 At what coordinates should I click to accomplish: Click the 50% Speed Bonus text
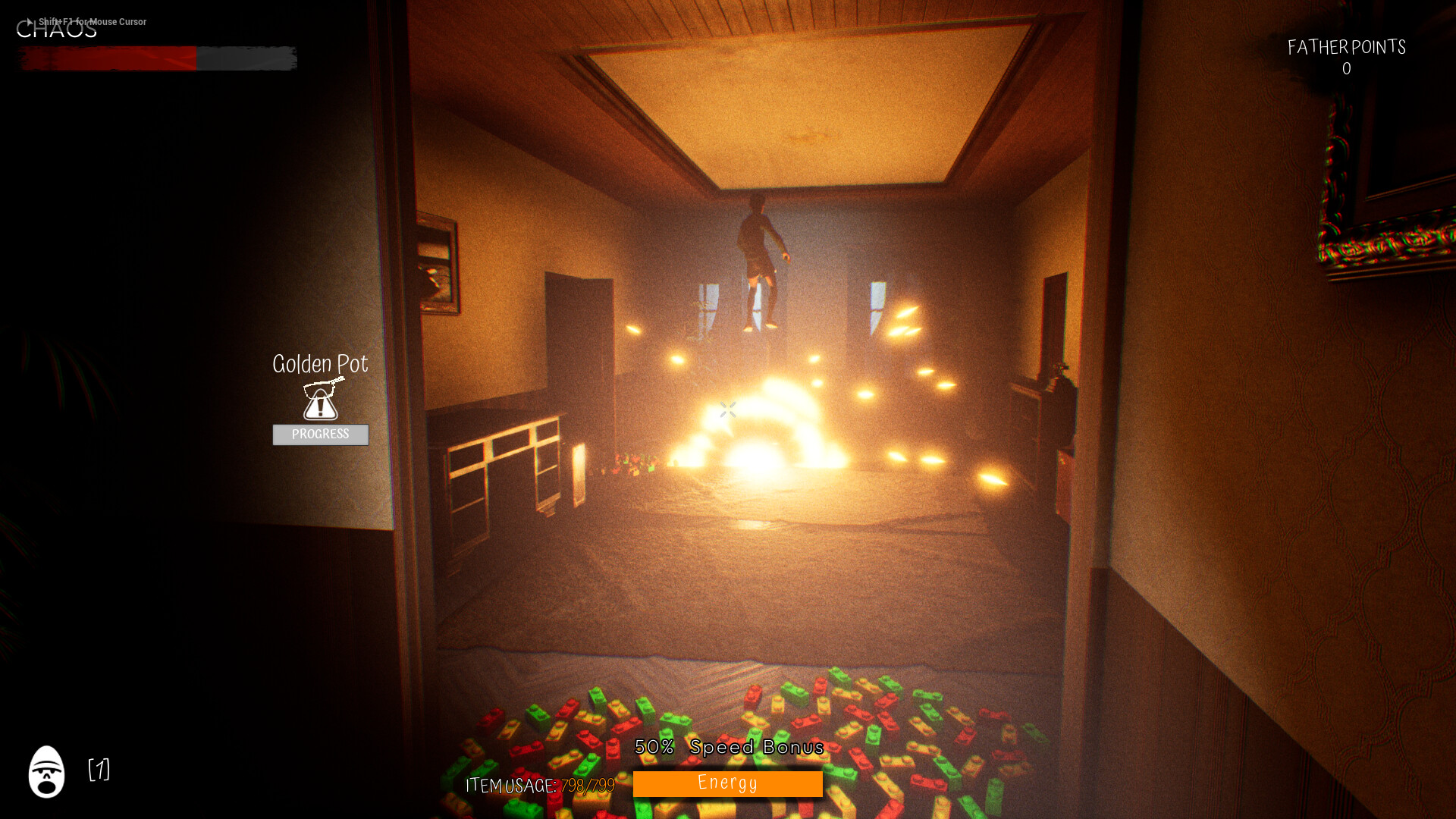pos(729,747)
